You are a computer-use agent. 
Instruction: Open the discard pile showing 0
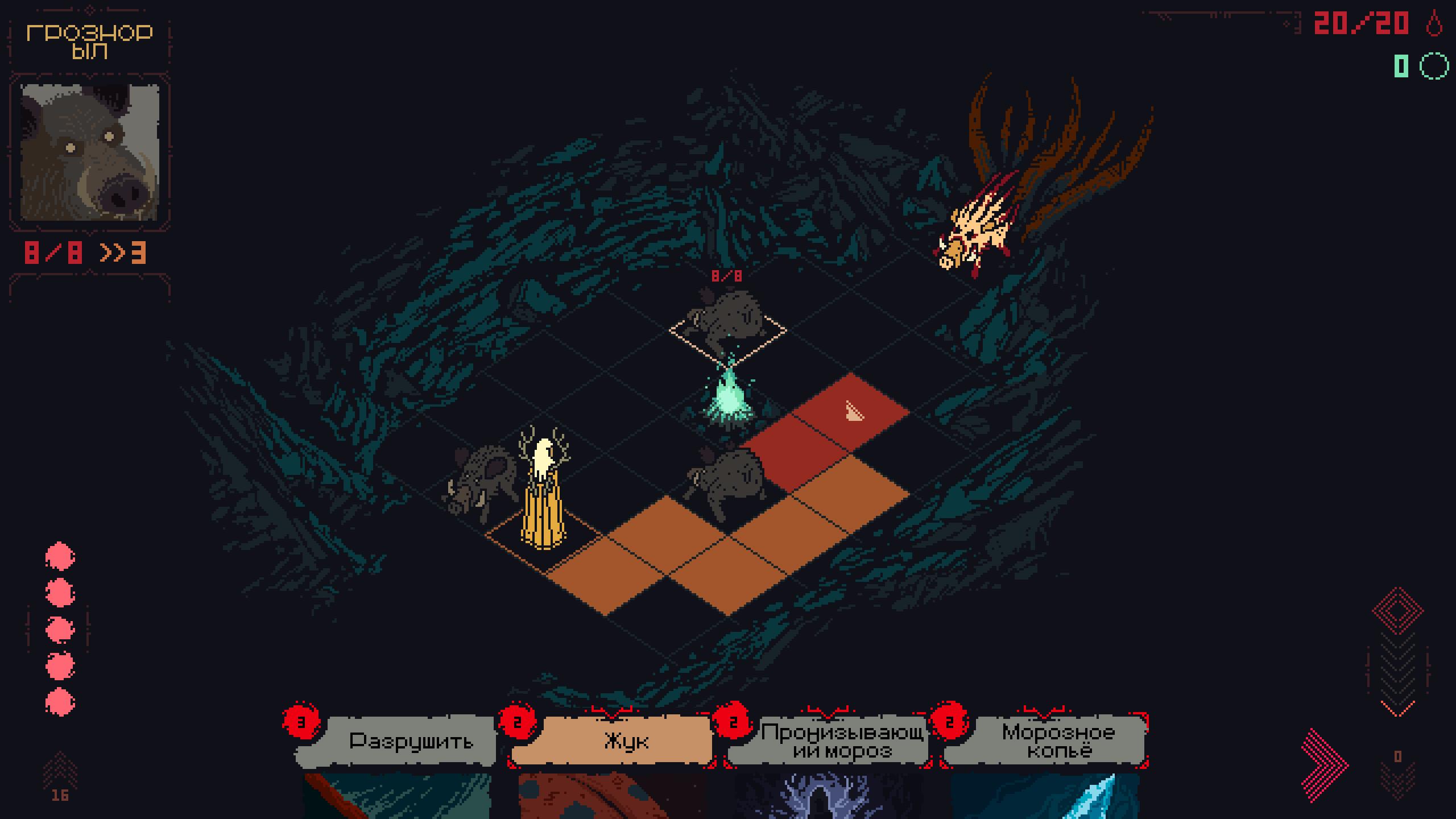tap(1397, 773)
